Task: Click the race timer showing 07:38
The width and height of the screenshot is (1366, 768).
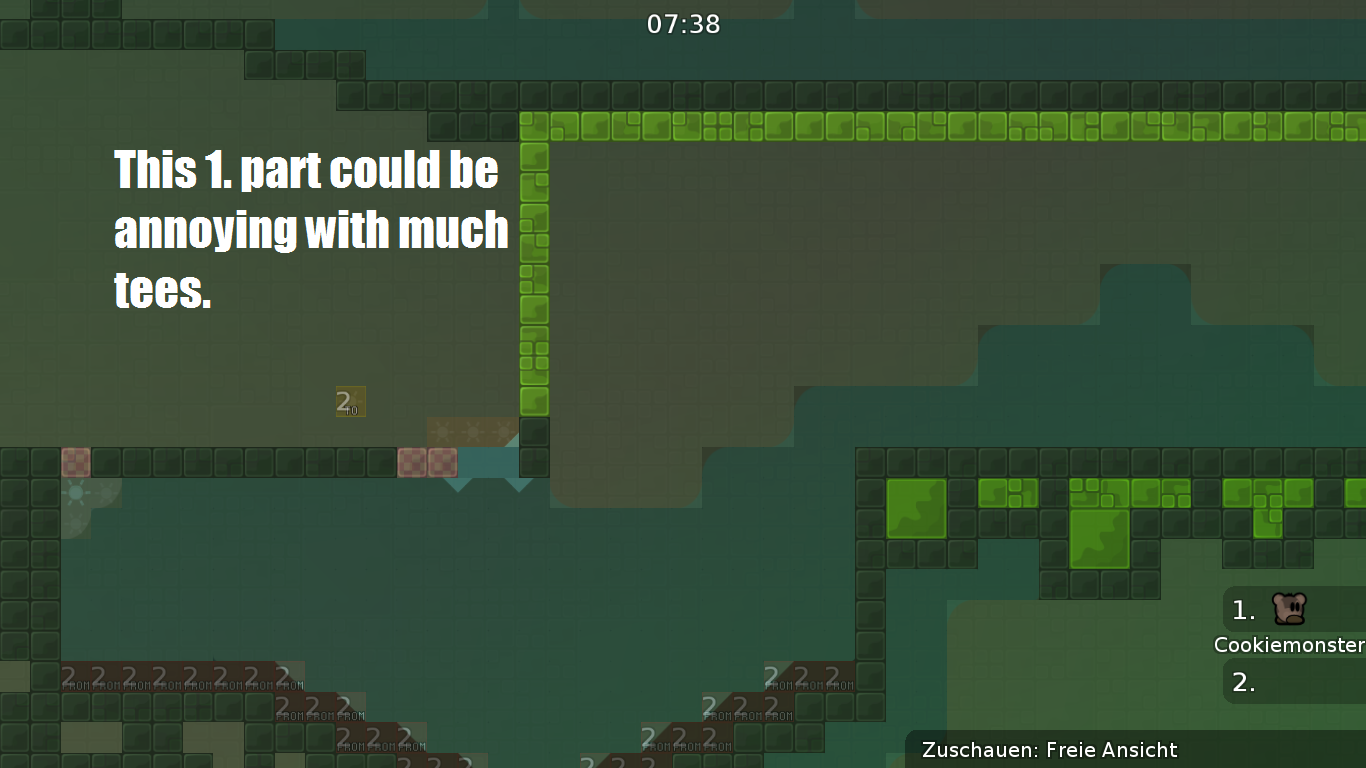Action: click(x=683, y=24)
